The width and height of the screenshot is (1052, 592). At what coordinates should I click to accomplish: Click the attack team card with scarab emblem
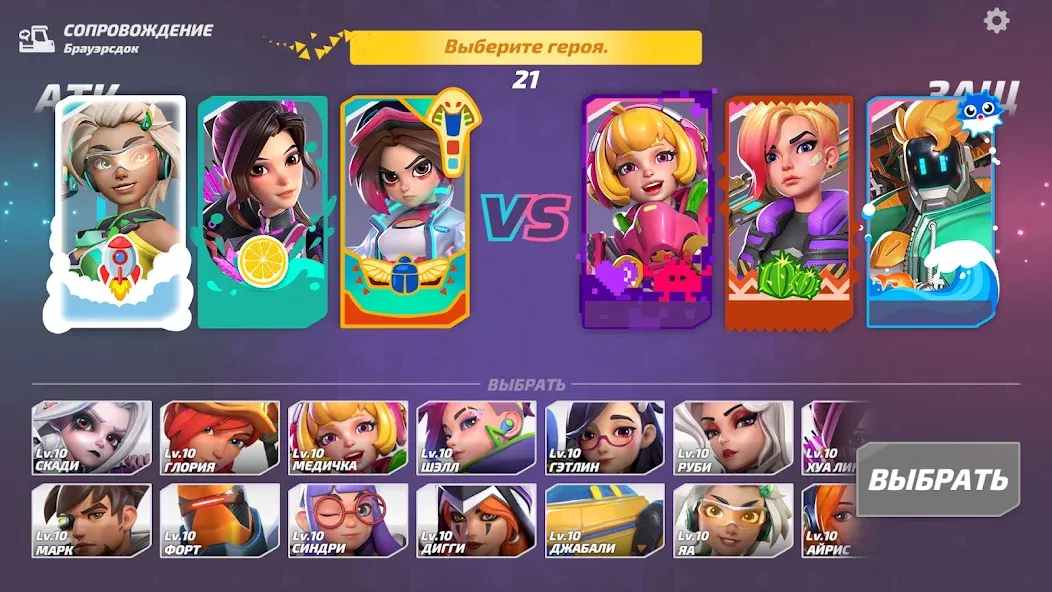[x=405, y=212]
